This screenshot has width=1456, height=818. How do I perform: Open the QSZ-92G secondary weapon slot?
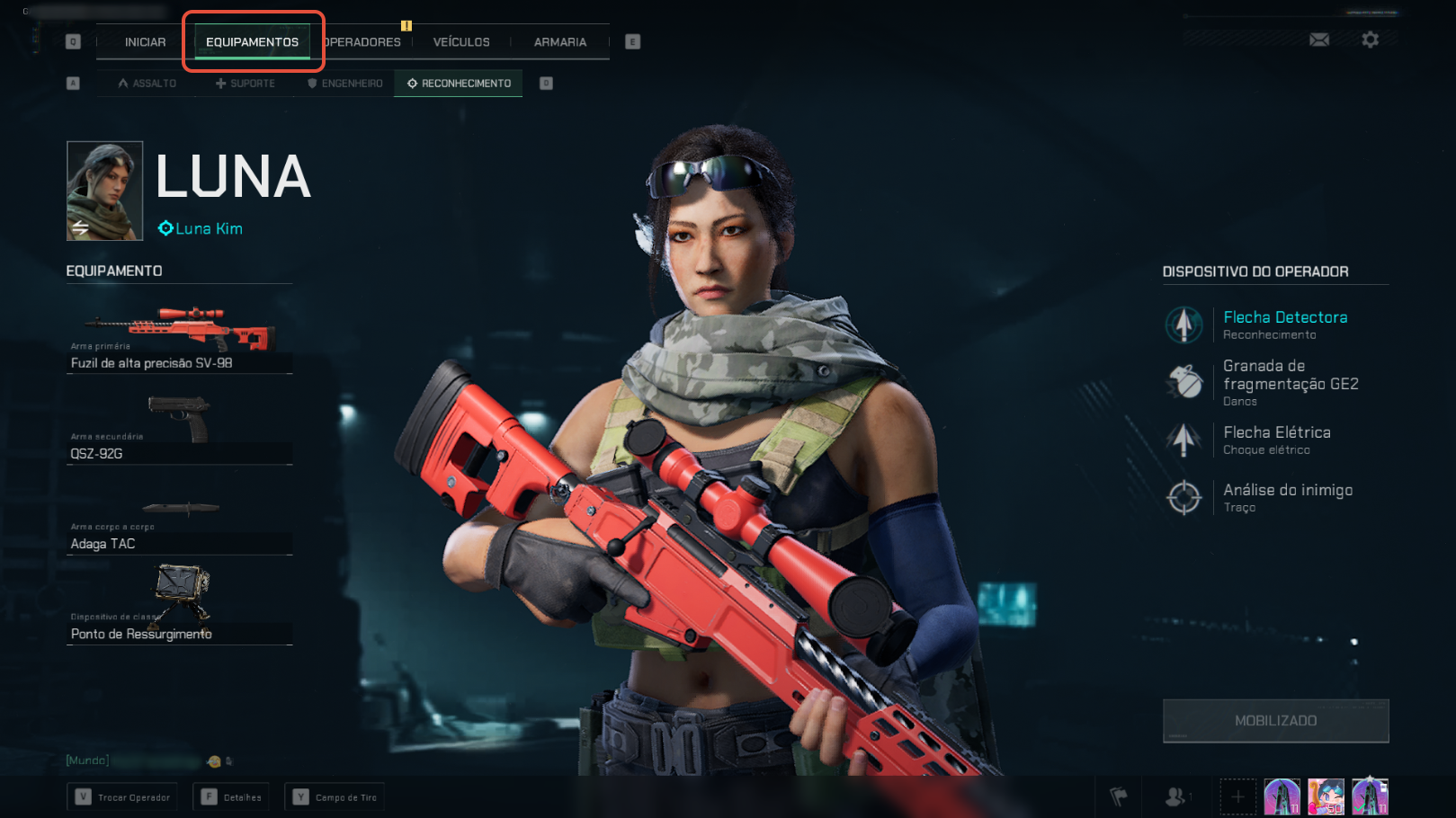click(x=179, y=430)
